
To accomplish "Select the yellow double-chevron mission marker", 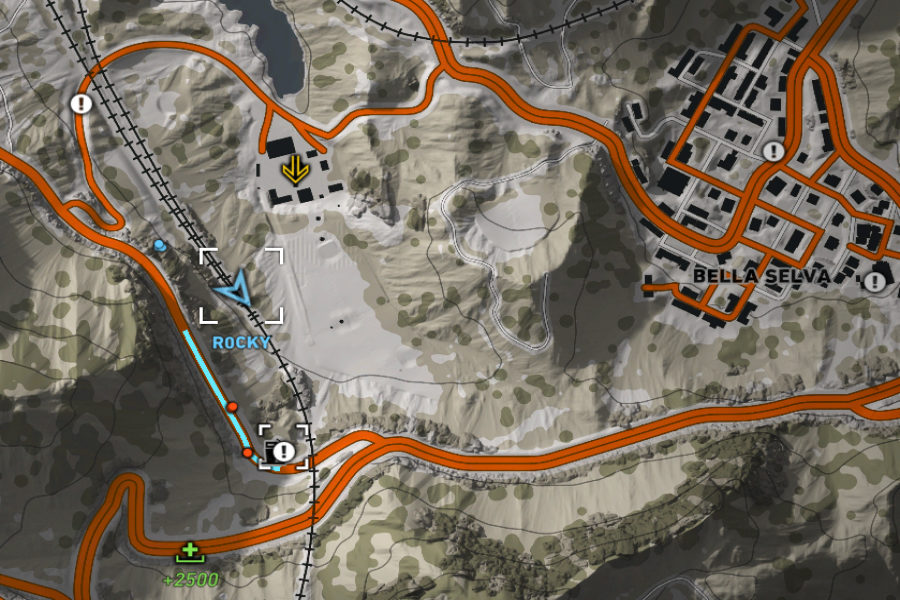I will (293, 169).
